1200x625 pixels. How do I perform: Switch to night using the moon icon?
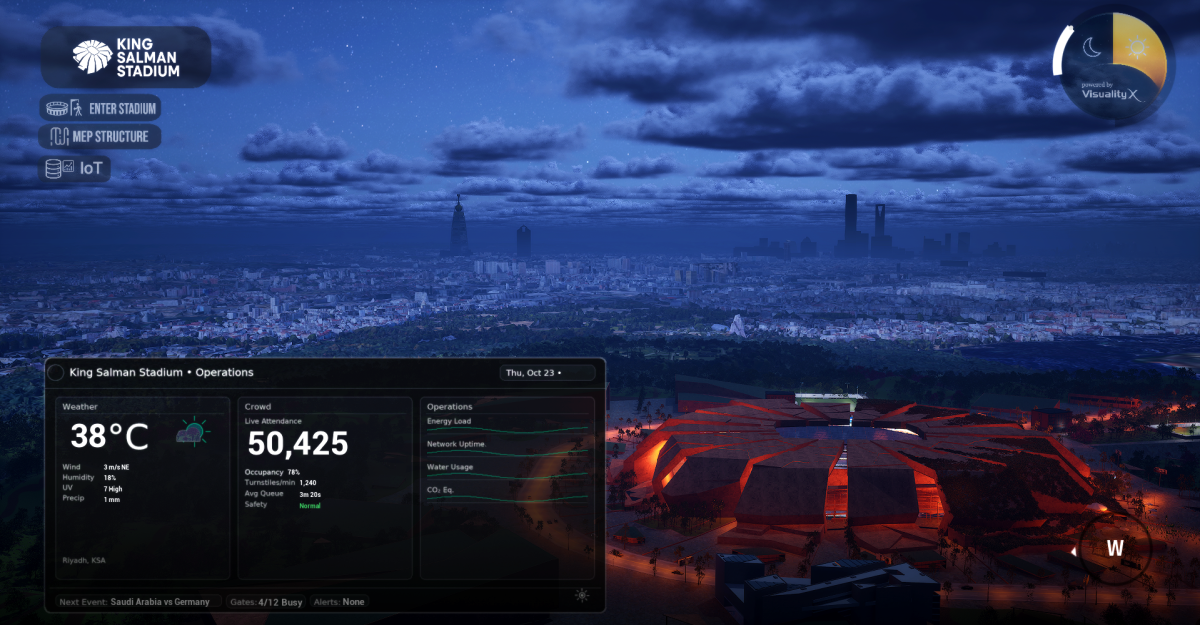point(1092,47)
